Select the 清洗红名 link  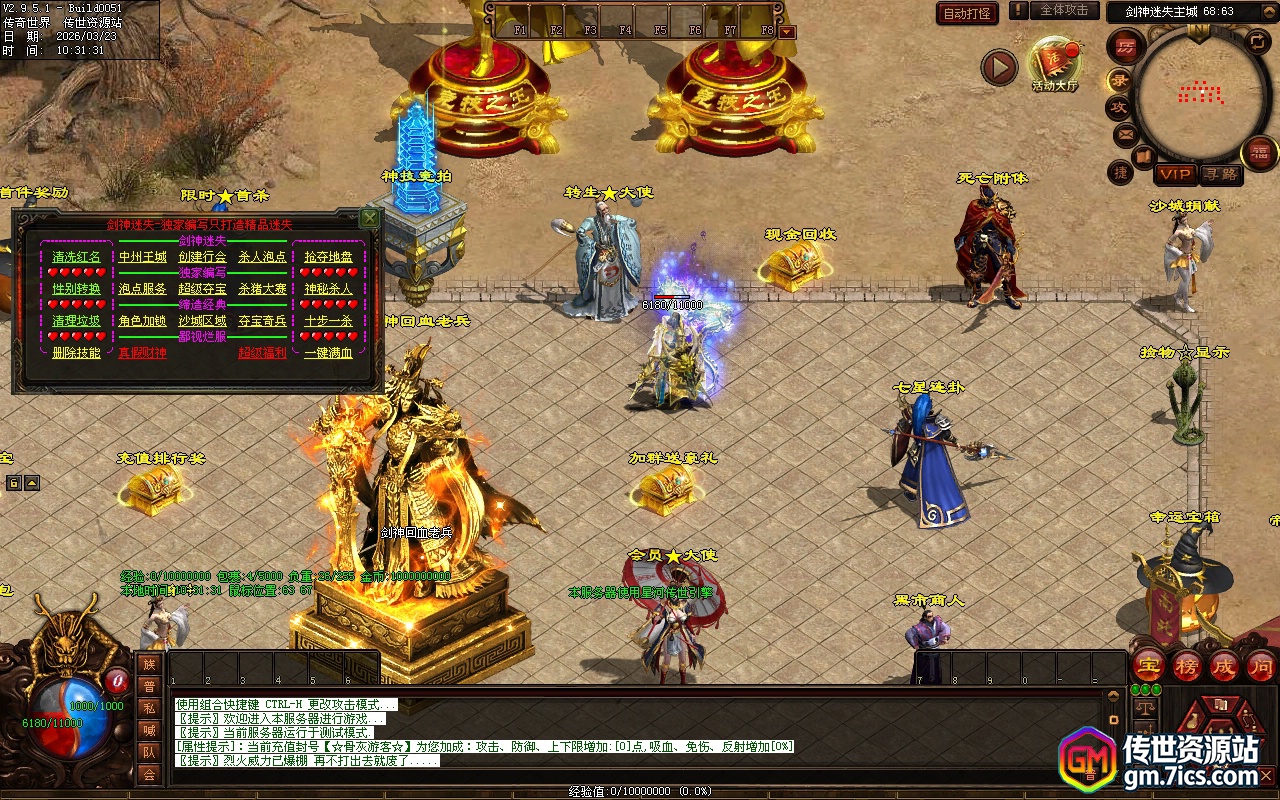click(77, 257)
